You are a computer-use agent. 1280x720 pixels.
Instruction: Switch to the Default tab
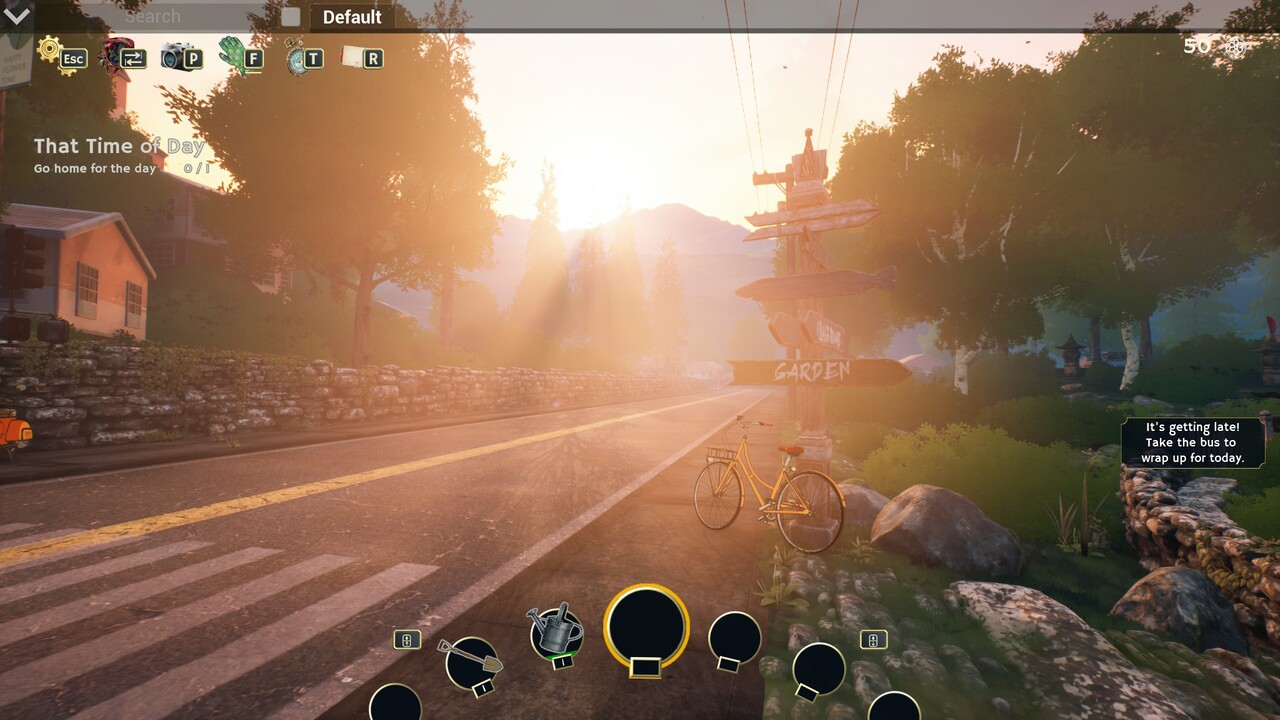click(352, 17)
